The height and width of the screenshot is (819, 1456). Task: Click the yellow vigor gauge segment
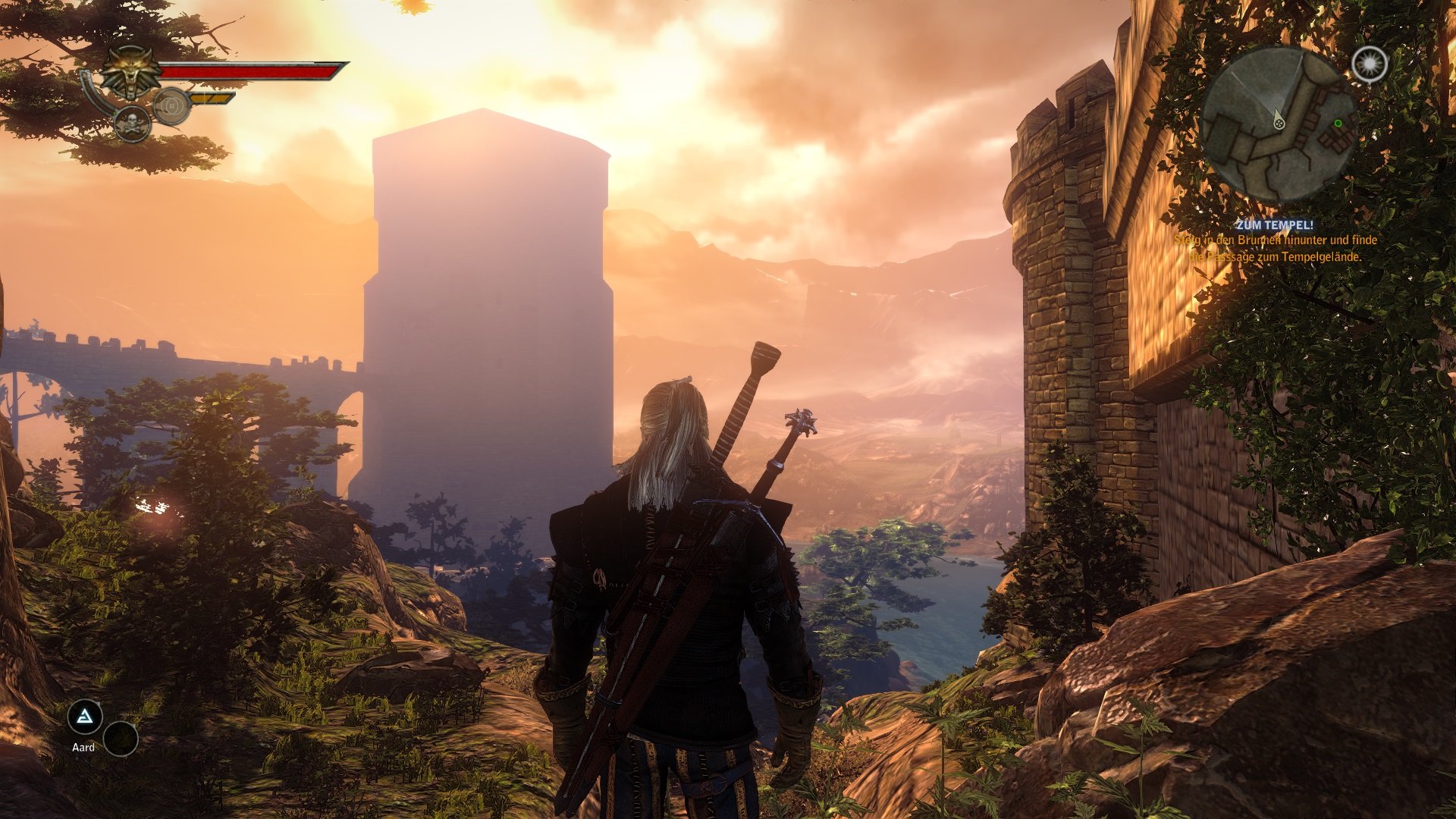(x=211, y=99)
